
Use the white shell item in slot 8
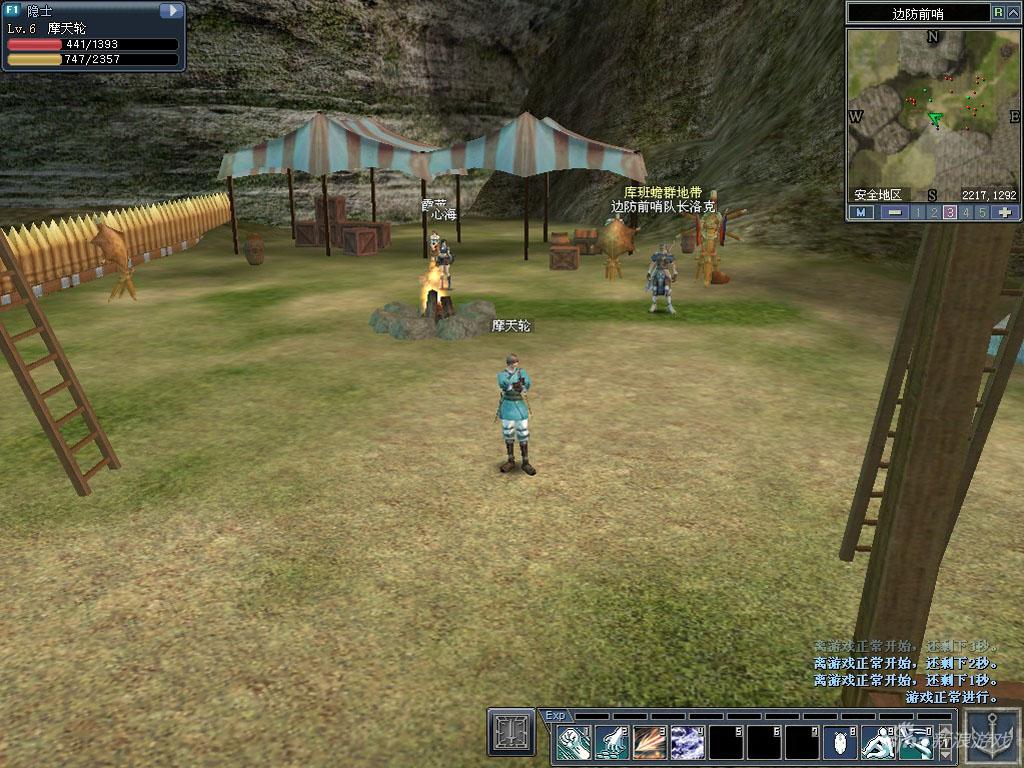coord(840,742)
